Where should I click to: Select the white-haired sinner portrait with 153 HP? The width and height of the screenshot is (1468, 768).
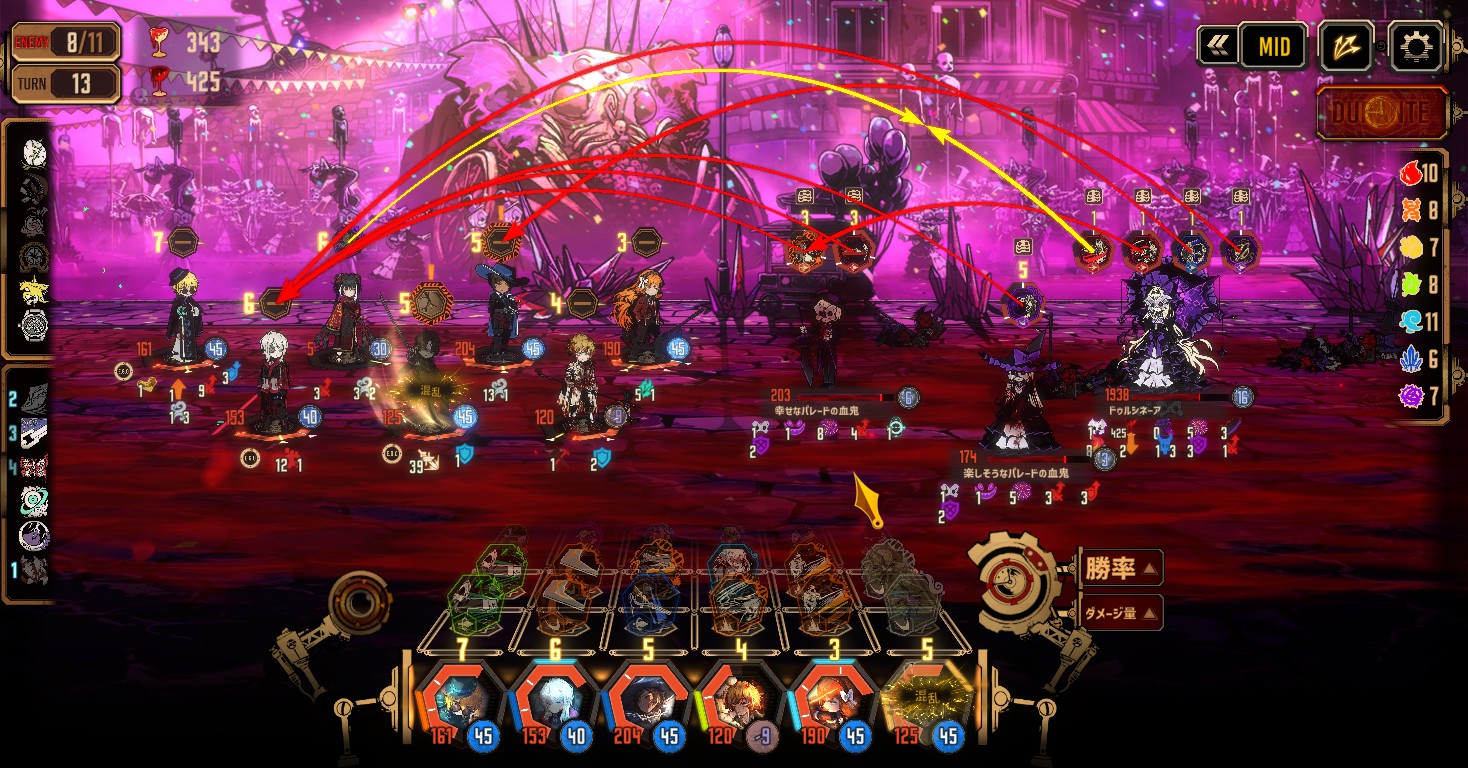pyautogui.click(x=545, y=696)
